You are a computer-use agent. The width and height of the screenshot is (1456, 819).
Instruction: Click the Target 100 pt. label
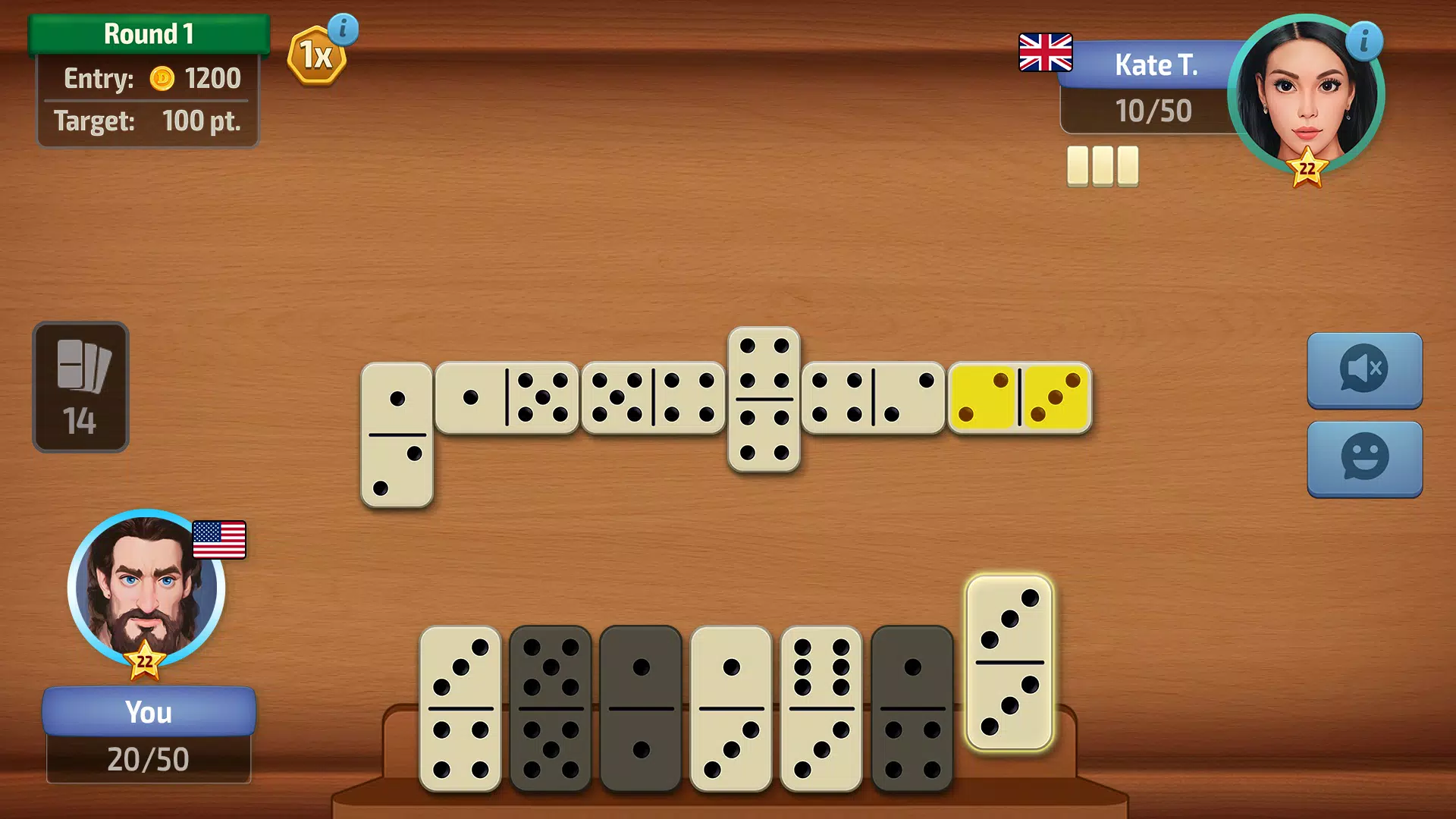(x=149, y=121)
